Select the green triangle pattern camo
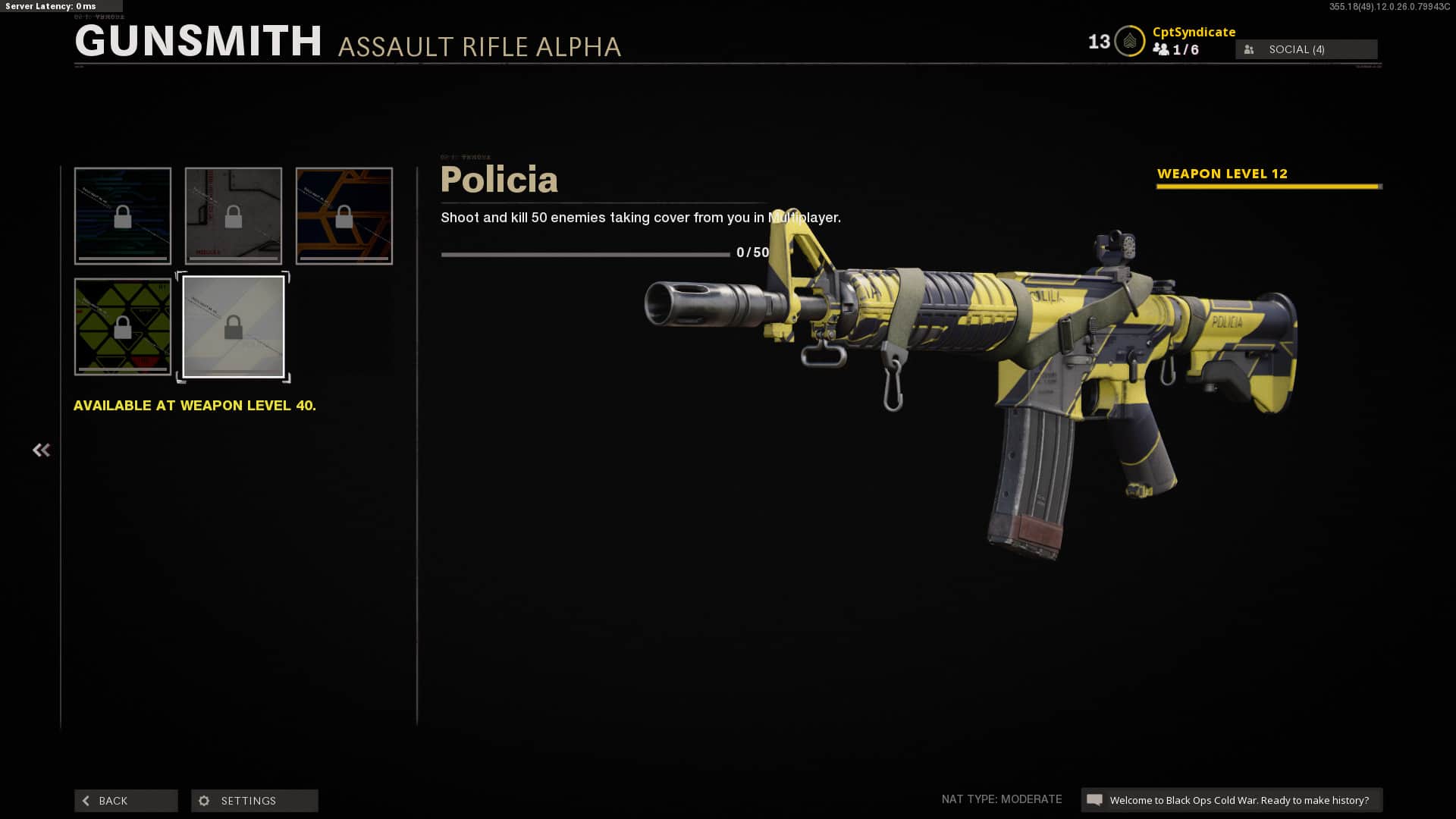 point(123,327)
